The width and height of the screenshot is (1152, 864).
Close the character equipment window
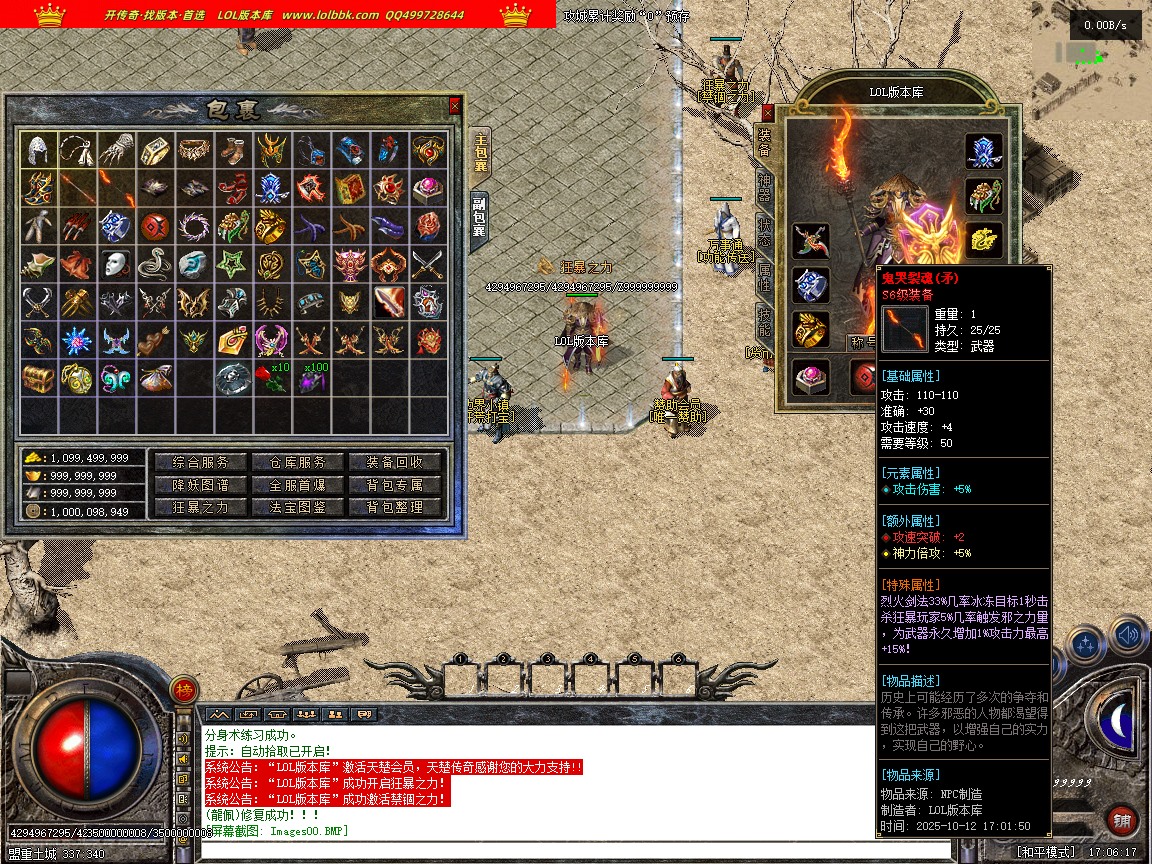coord(768,112)
